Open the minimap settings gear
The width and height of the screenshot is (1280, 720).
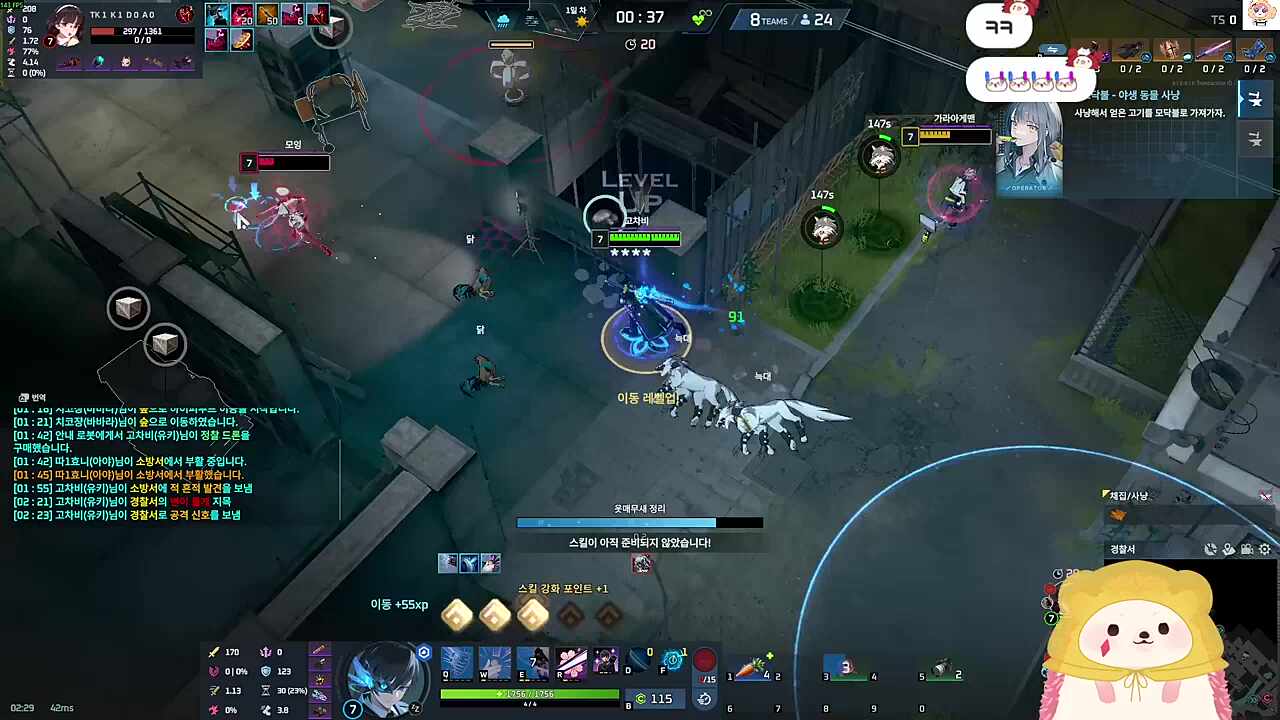coord(1264,549)
